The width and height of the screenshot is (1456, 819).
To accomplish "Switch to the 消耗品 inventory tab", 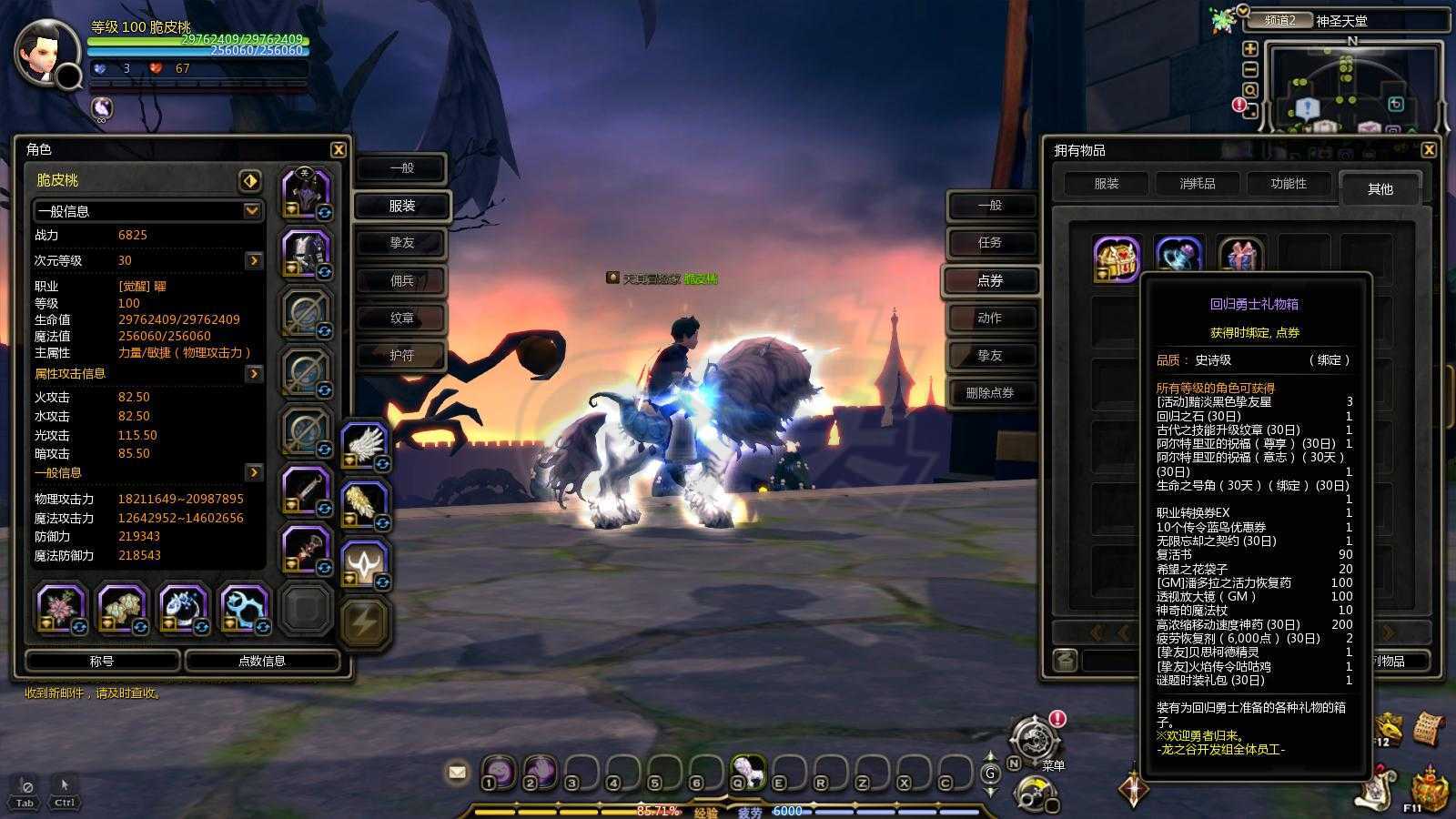I will [x=1197, y=184].
